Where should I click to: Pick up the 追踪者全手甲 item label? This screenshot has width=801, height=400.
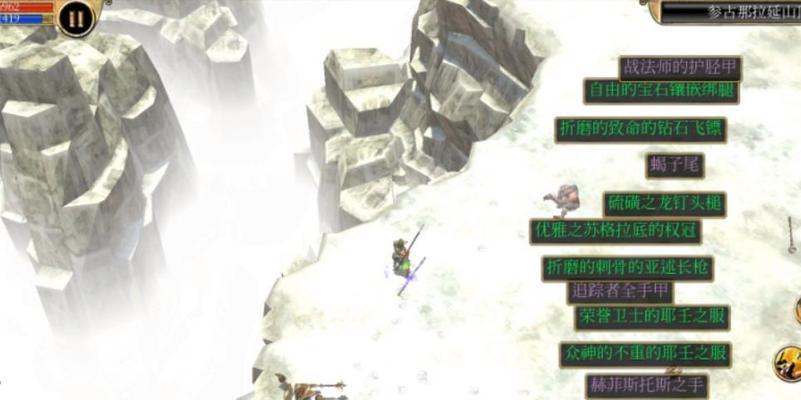[x=619, y=292]
